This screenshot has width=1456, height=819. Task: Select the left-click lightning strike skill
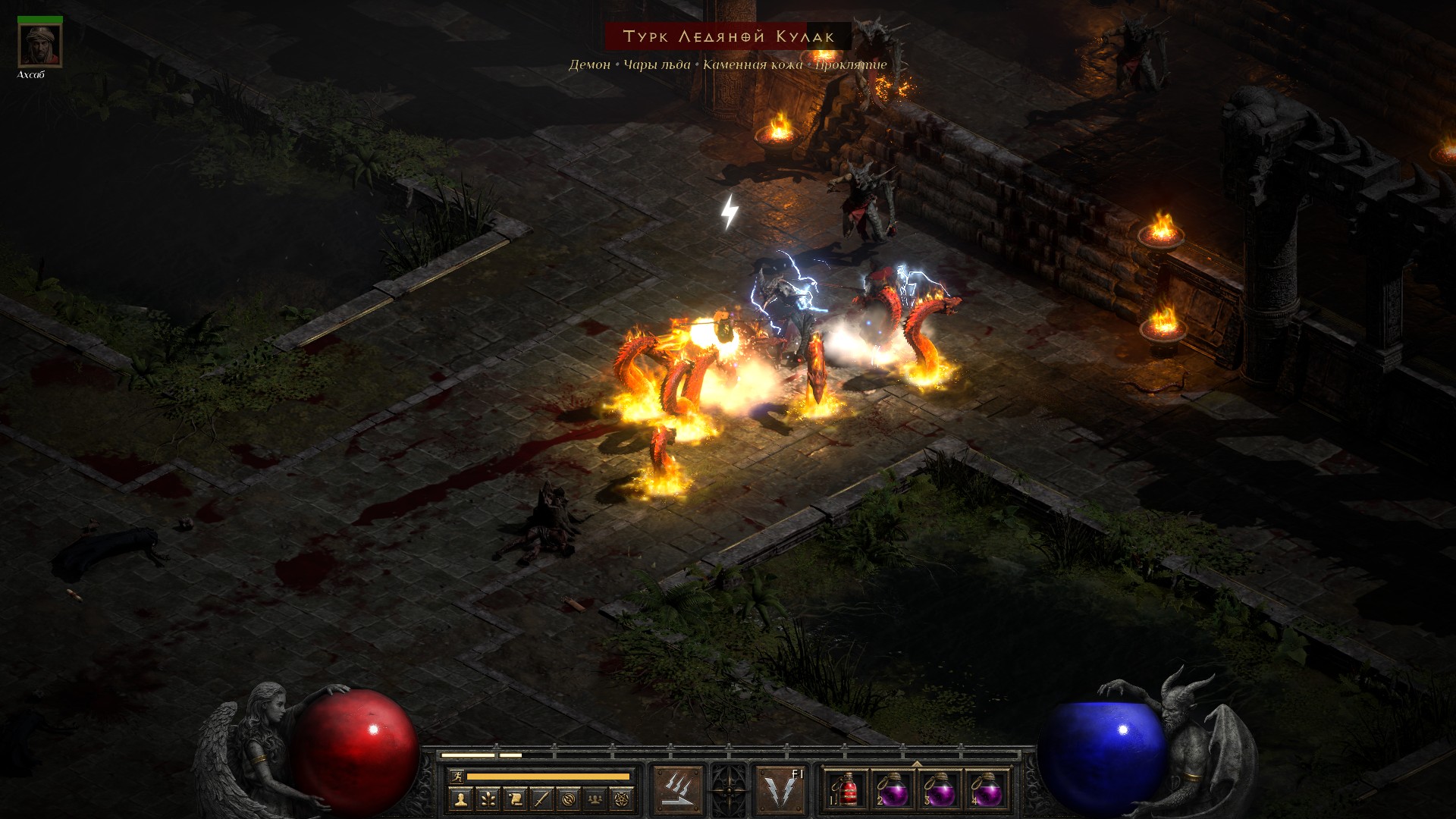coord(678,790)
